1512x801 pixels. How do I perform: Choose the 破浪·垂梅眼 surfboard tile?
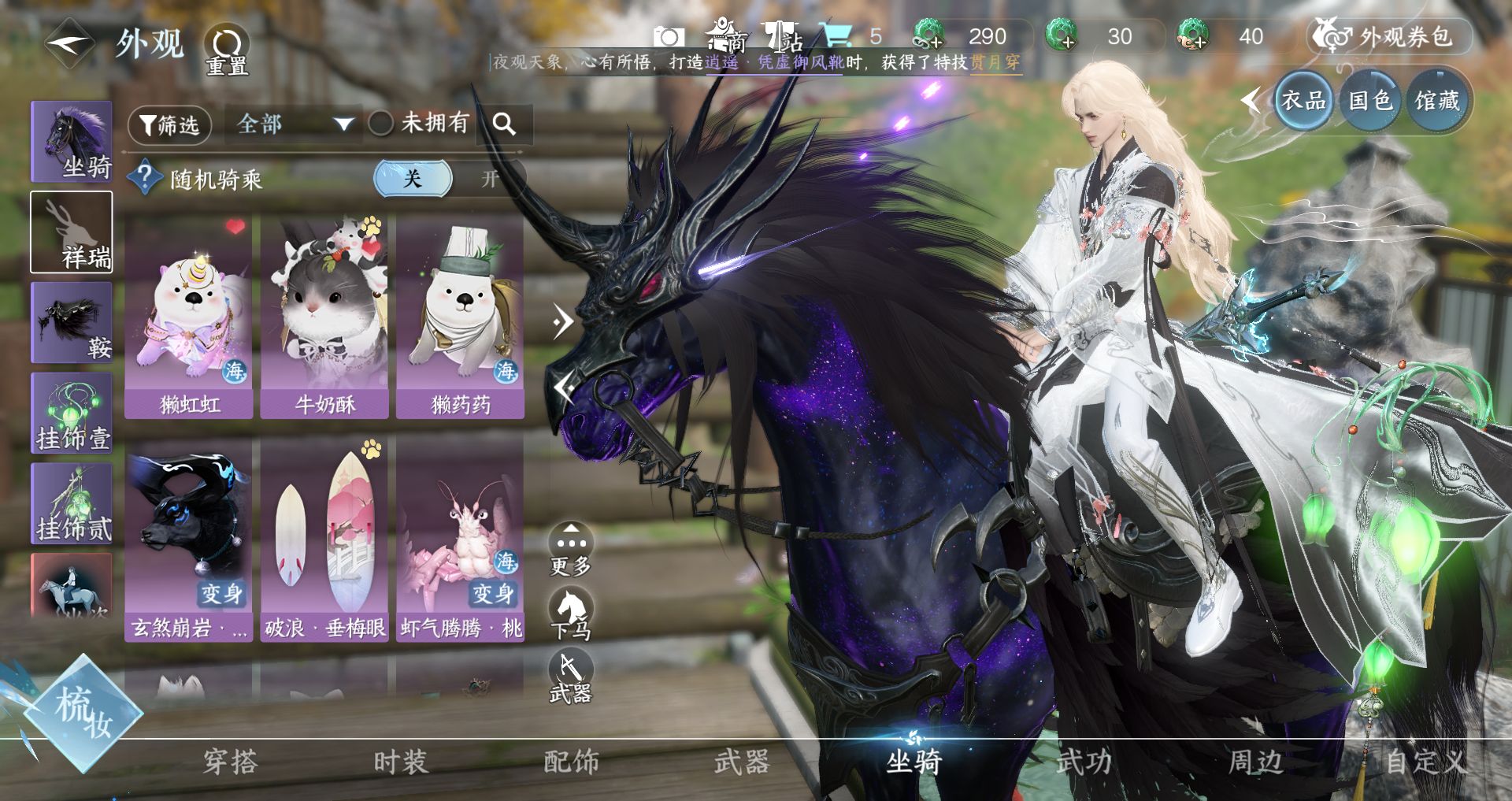point(324,540)
